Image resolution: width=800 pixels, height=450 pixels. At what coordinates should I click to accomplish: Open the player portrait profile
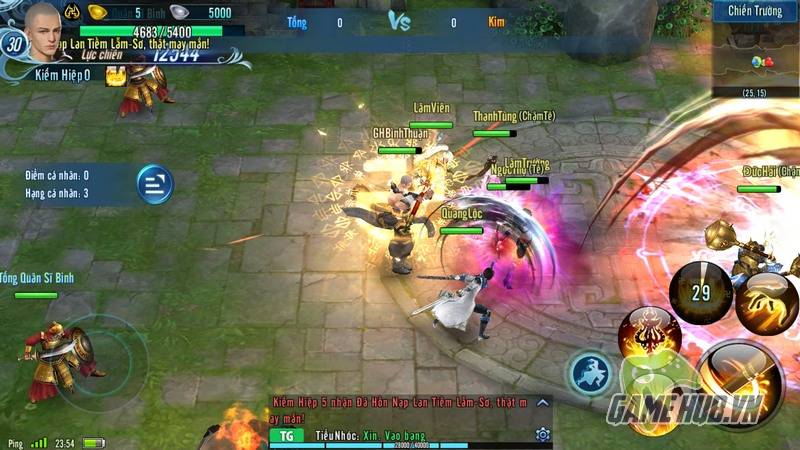point(43,24)
